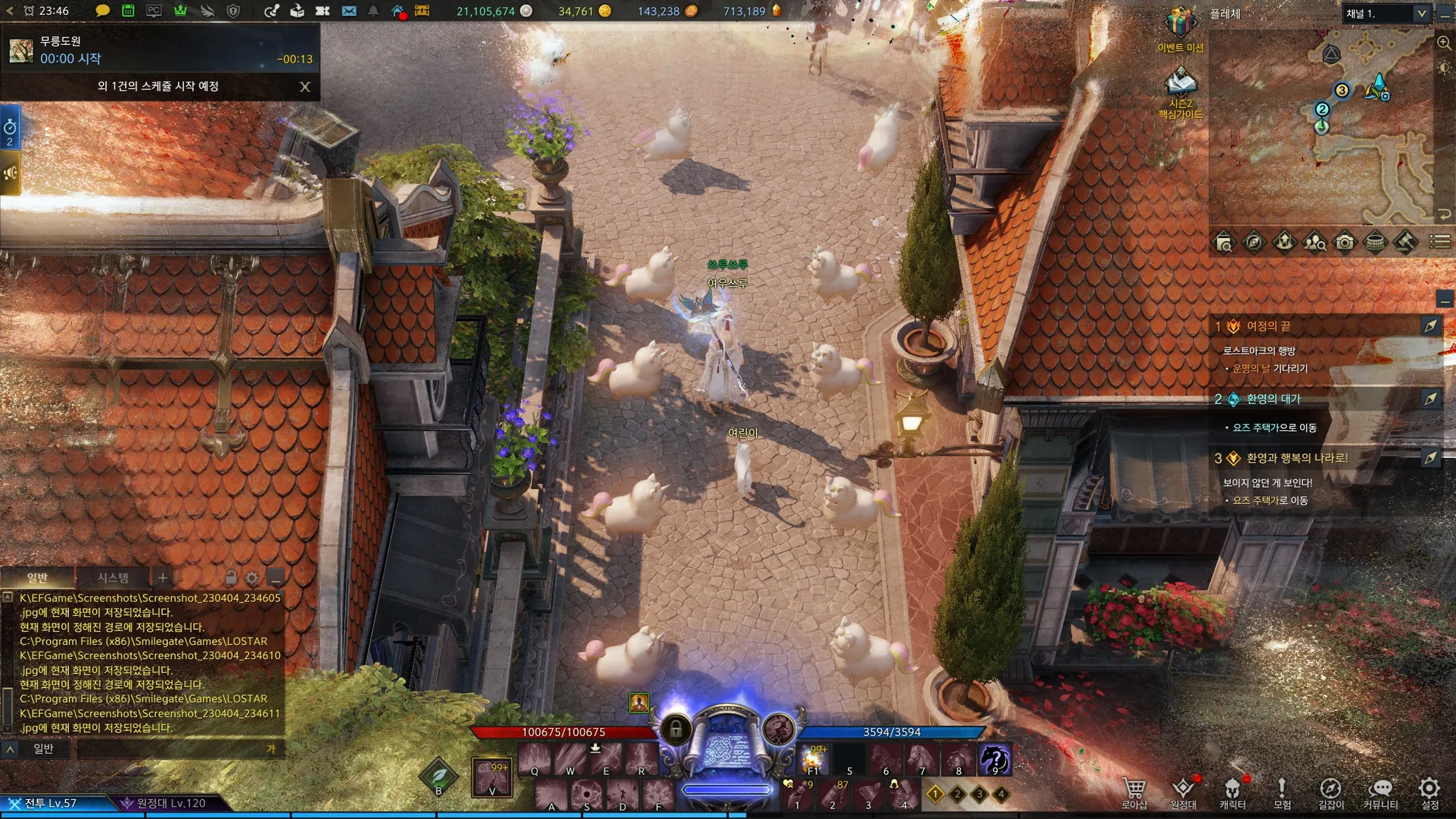Close the 무릉도원 schedule notification
The image size is (1456, 819).
(x=305, y=87)
